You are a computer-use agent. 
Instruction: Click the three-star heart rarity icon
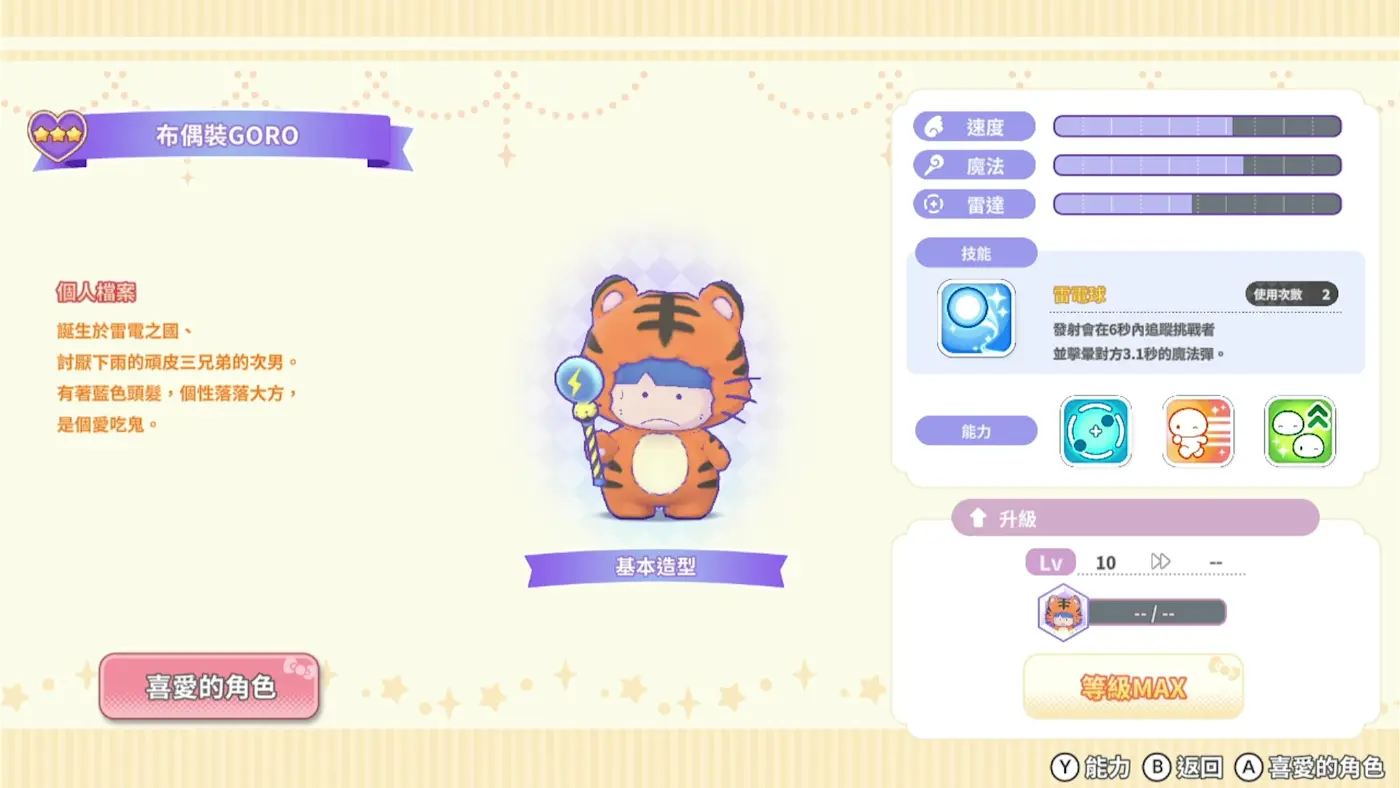click(57, 133)
